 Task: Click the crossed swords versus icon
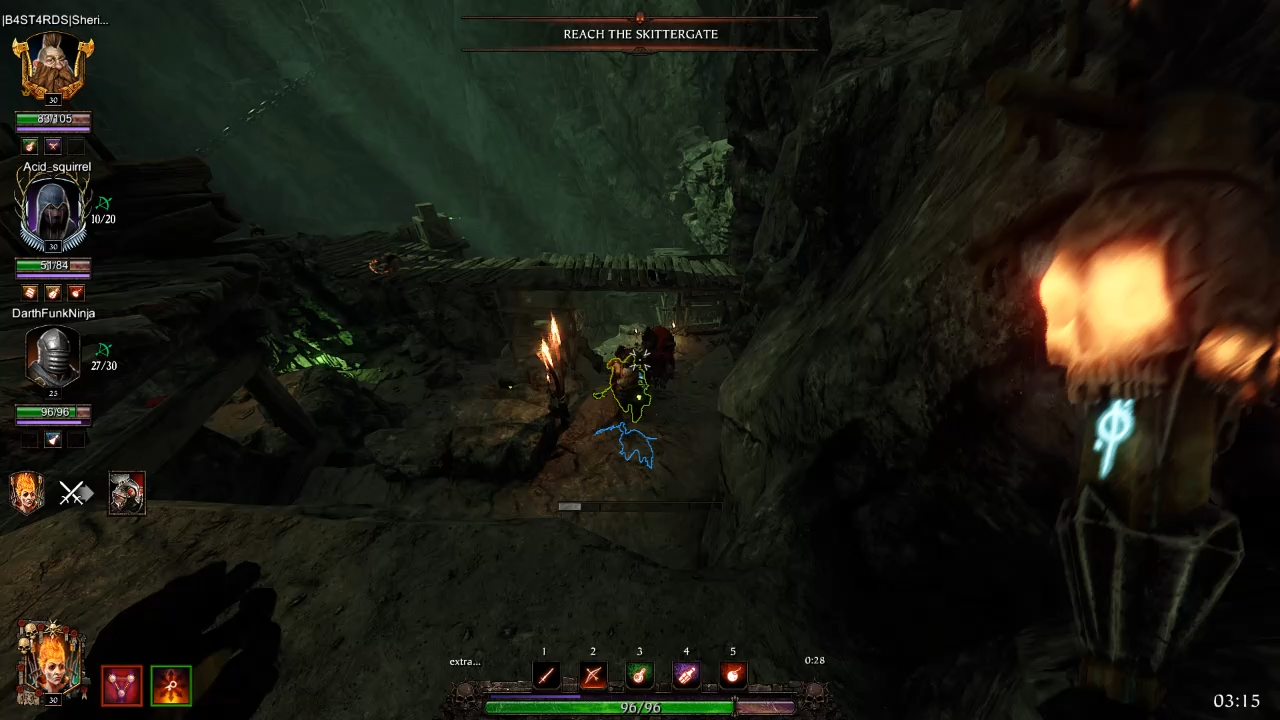pyautogui.click(x=74, y=493)
